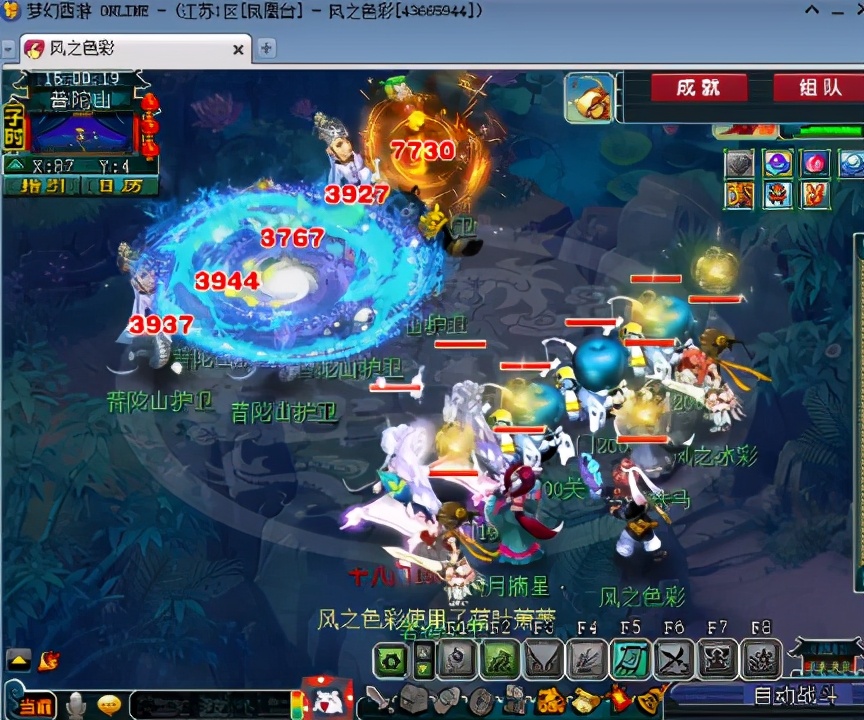Open the 组队 team panel
The image size is (864, 720).
tap(817, 88)
